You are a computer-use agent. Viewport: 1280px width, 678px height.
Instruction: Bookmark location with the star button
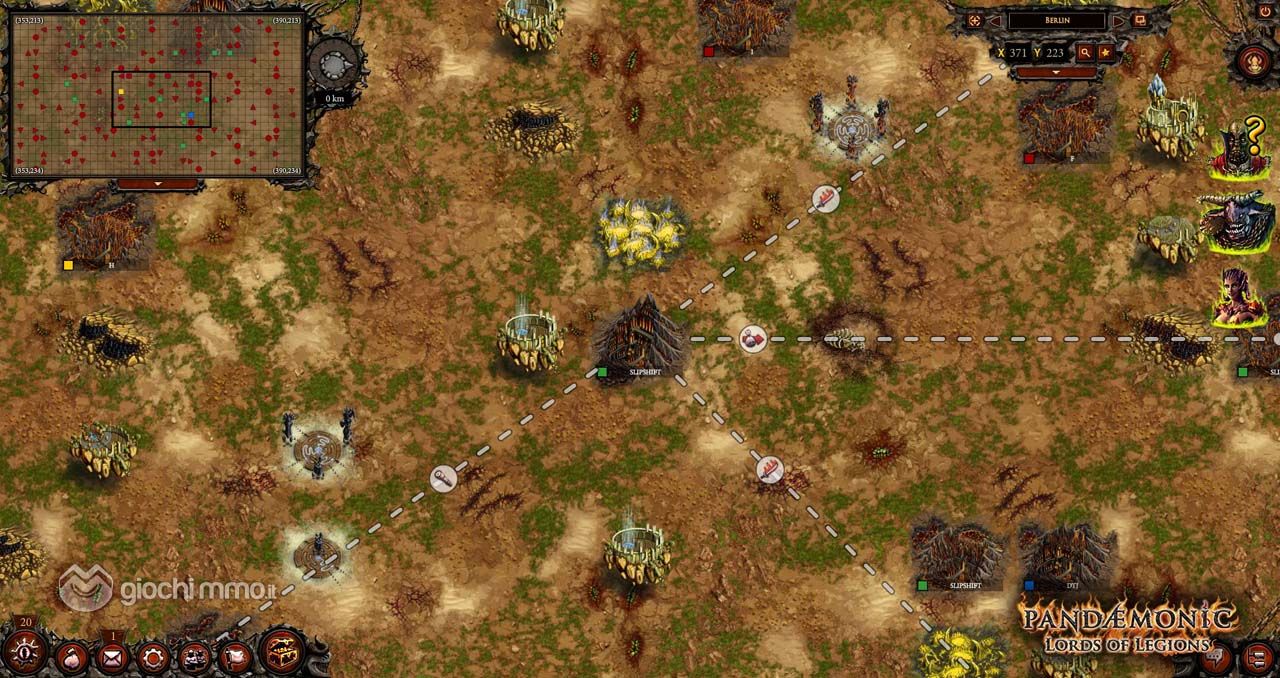(x=1106, y=52)
